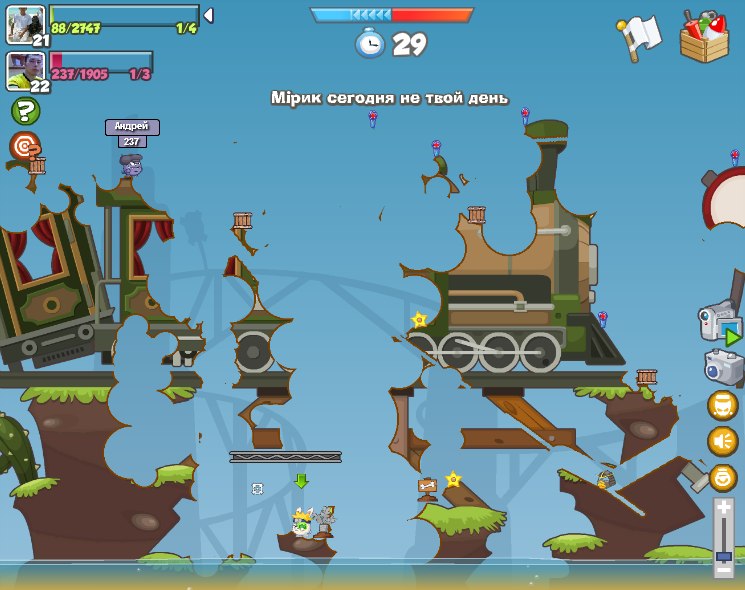The height and width of the screenshot is (590, 745).
Task: Select the level 22 player avatar
Action: 24,70
